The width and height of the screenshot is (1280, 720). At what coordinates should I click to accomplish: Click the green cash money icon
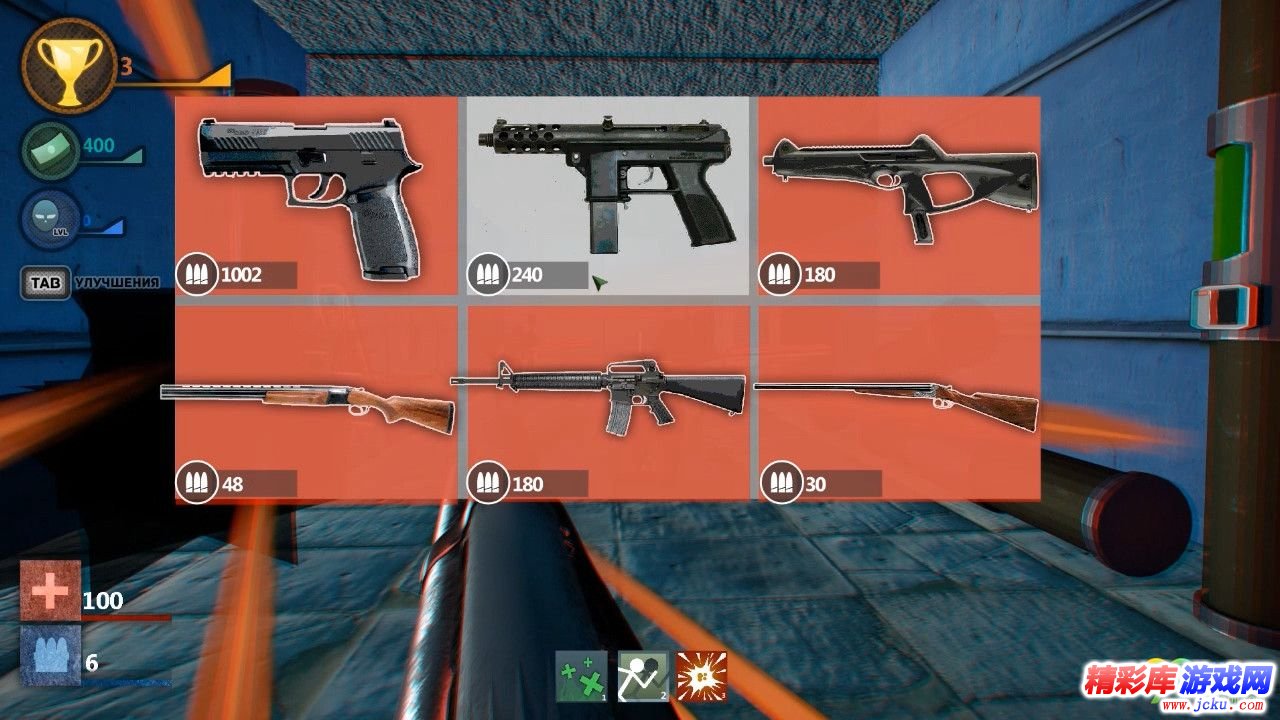(51, 150)
